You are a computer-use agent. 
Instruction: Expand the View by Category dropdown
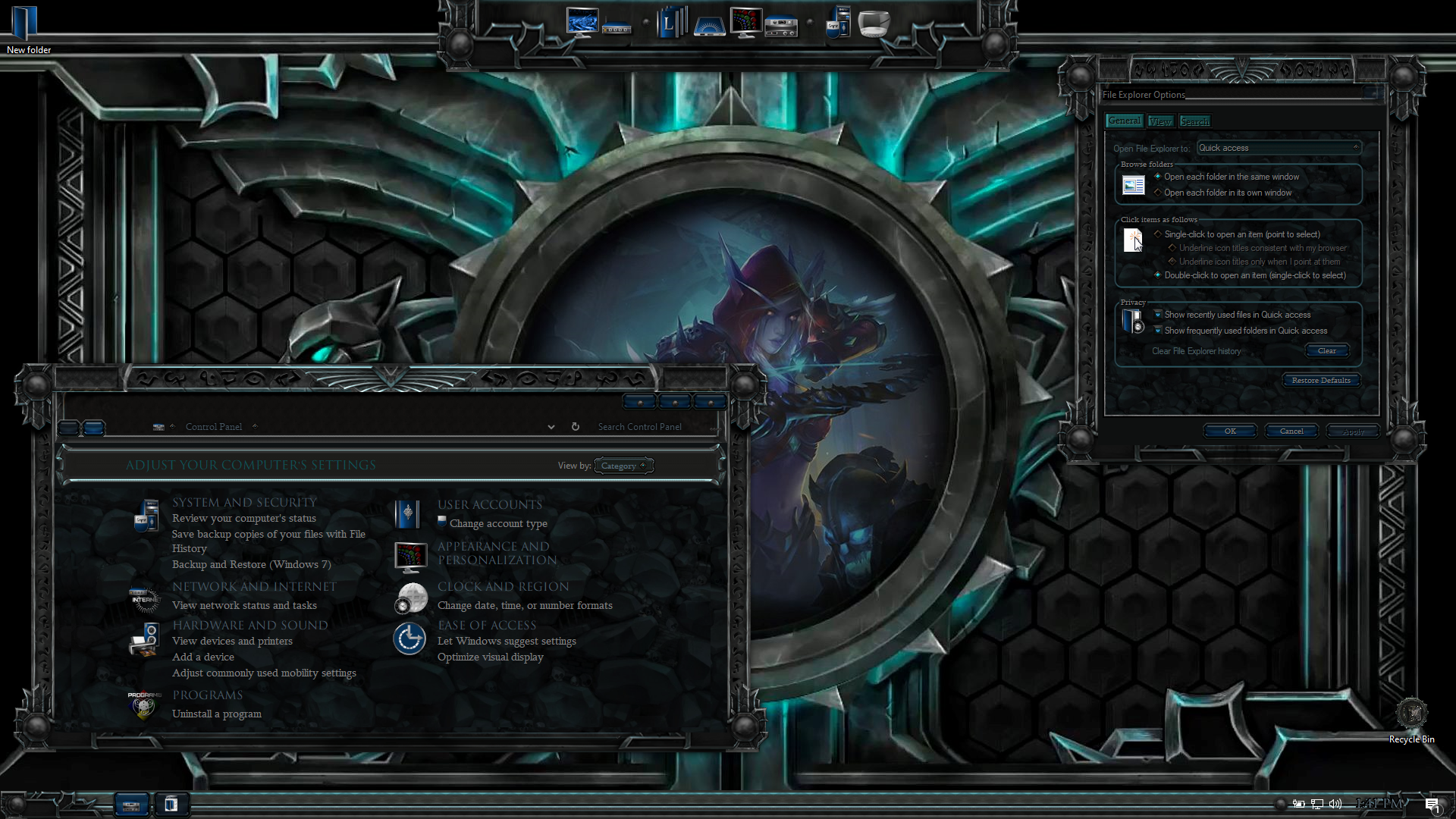point(623,466)
